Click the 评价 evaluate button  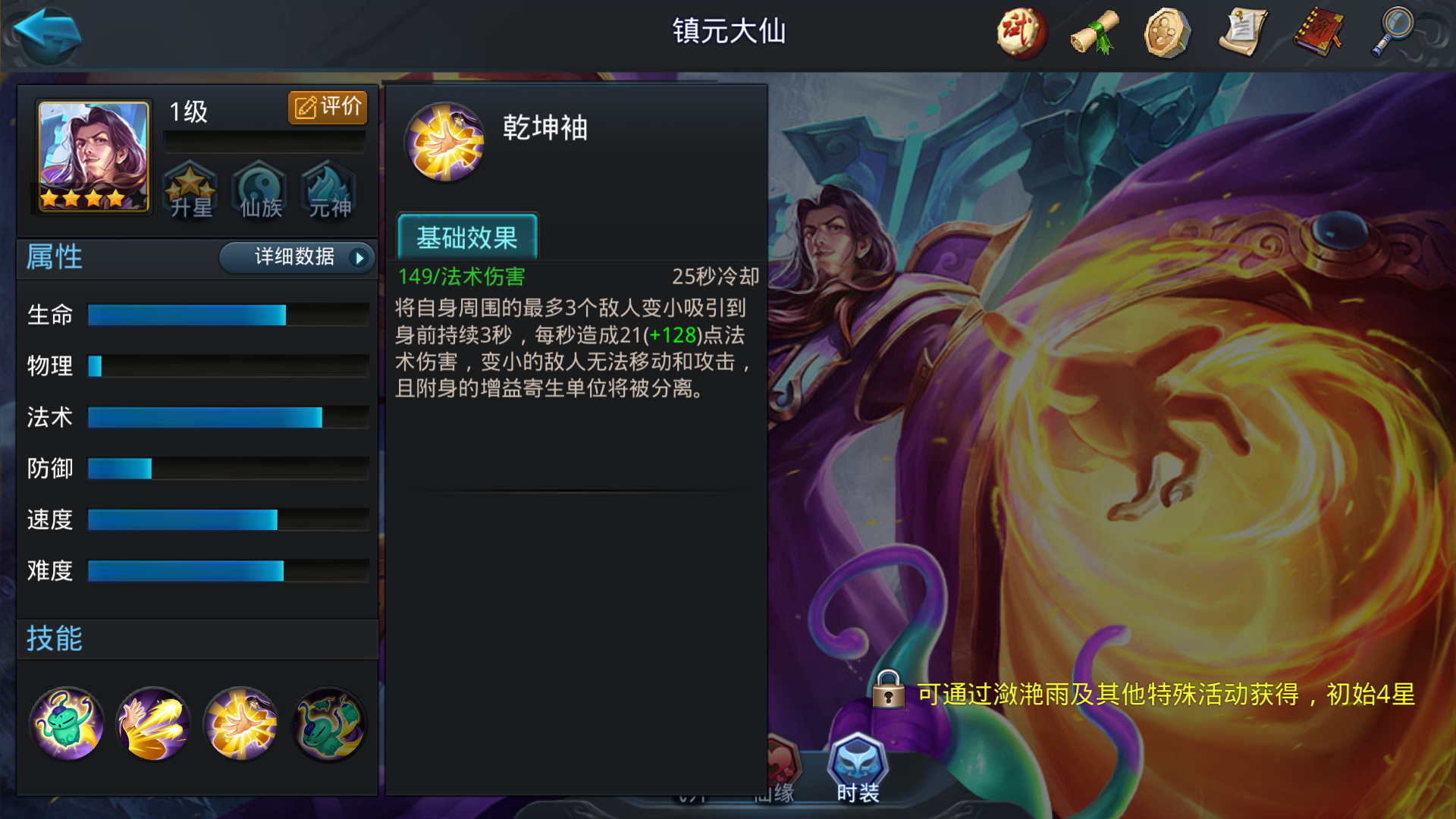[328, 107]
